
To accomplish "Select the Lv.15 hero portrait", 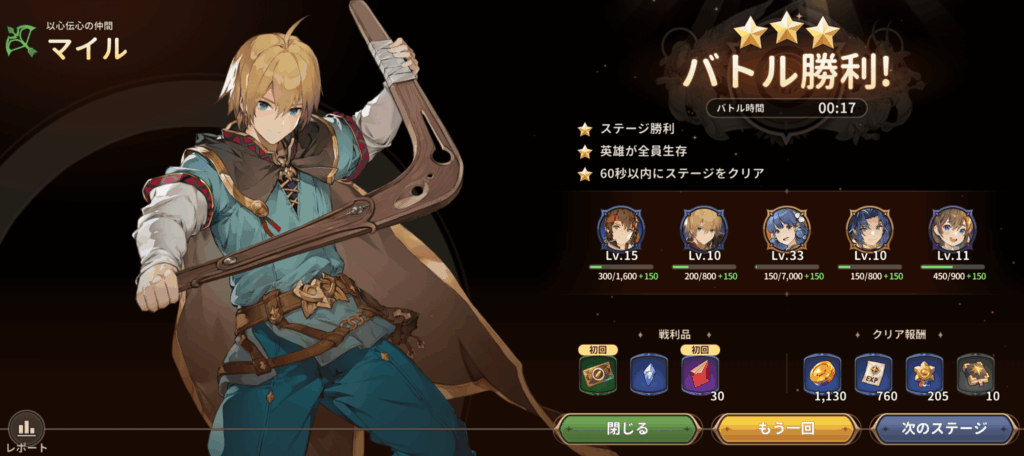I will point(618,229).
